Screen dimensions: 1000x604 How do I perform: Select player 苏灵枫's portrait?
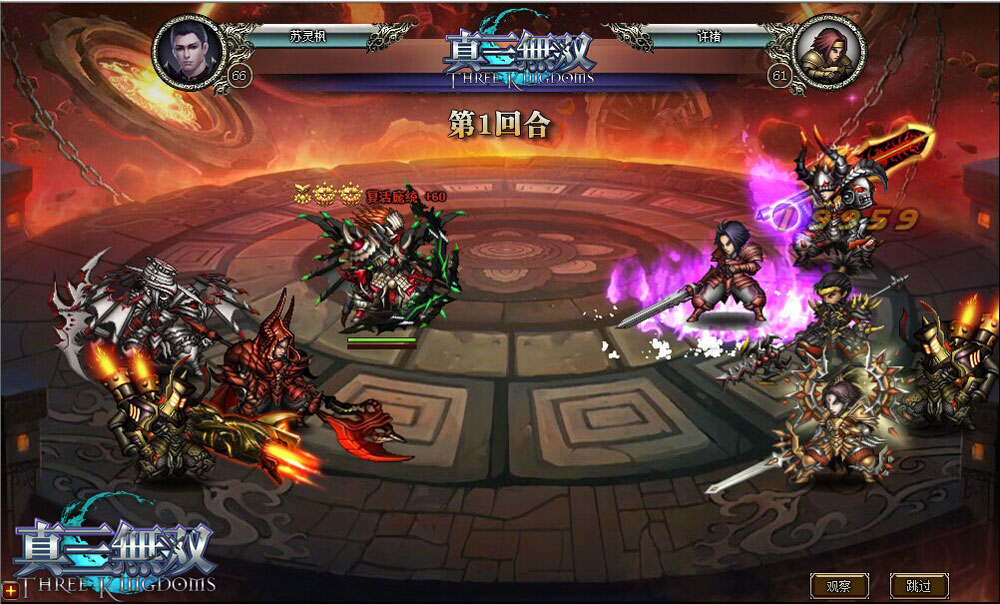(189, 48)
